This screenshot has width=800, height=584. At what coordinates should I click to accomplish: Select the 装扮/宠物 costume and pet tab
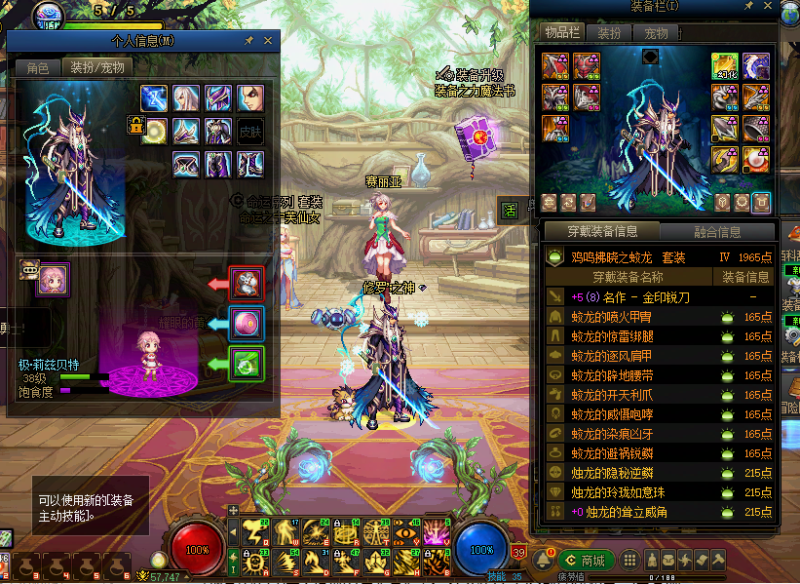tap(96, 68)
